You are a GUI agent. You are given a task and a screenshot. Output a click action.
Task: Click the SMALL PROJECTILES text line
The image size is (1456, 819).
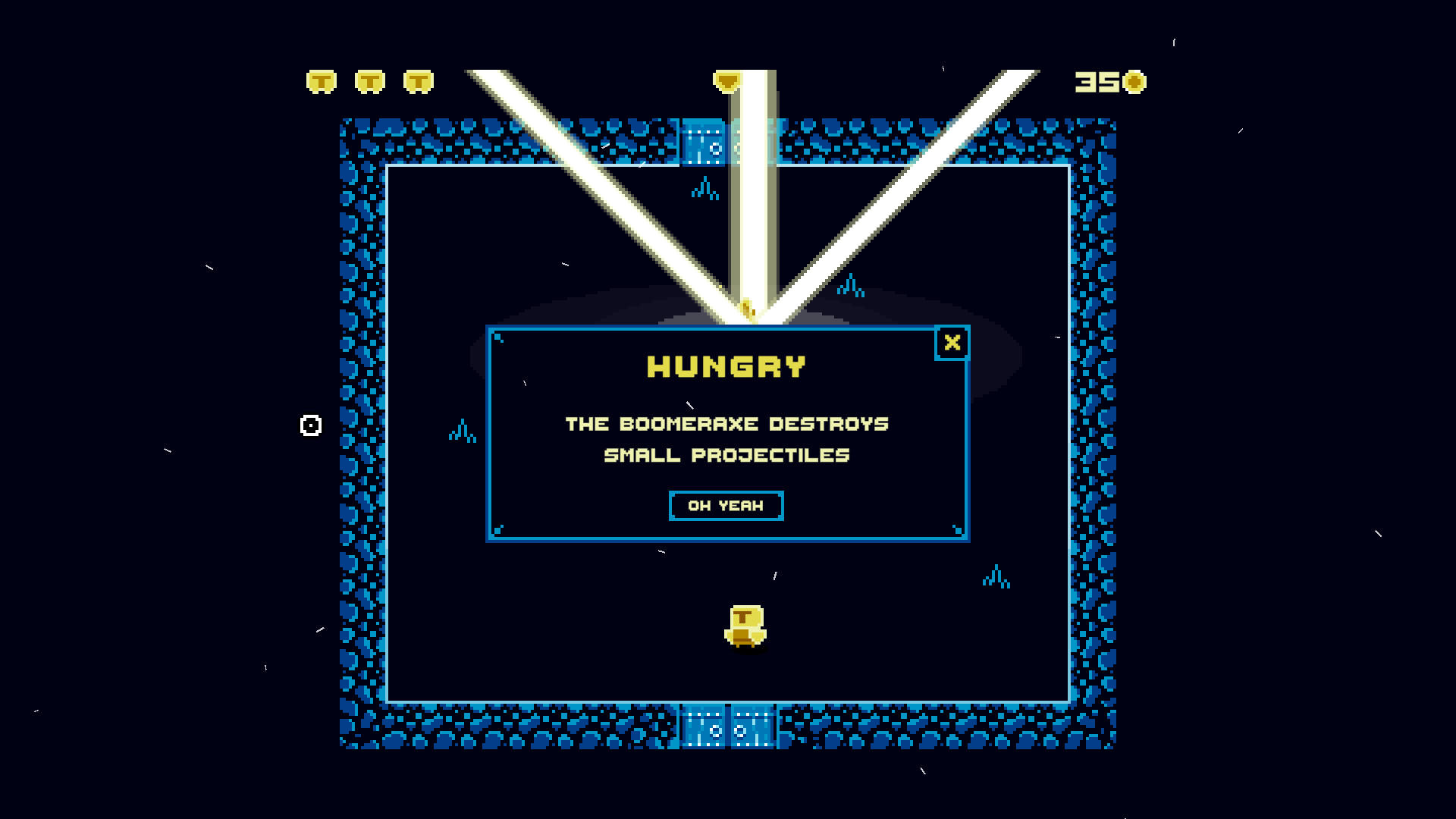click(x=726, y=455)
